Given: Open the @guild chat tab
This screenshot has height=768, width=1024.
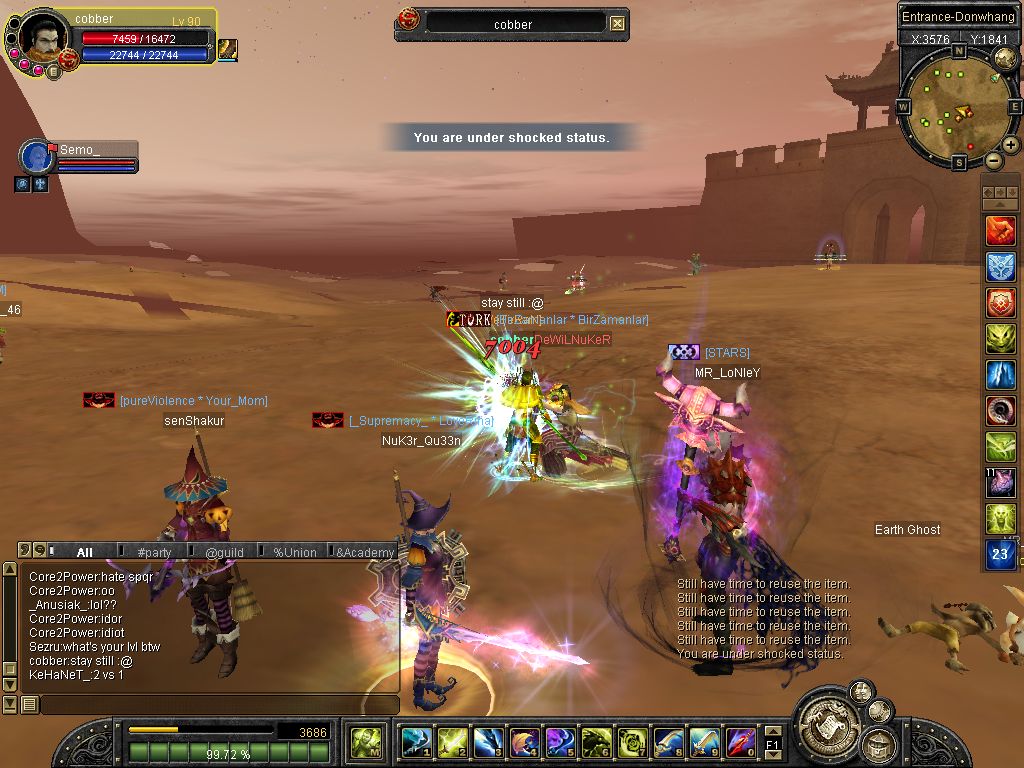Looking at the screenshot, I should point(224,552).
